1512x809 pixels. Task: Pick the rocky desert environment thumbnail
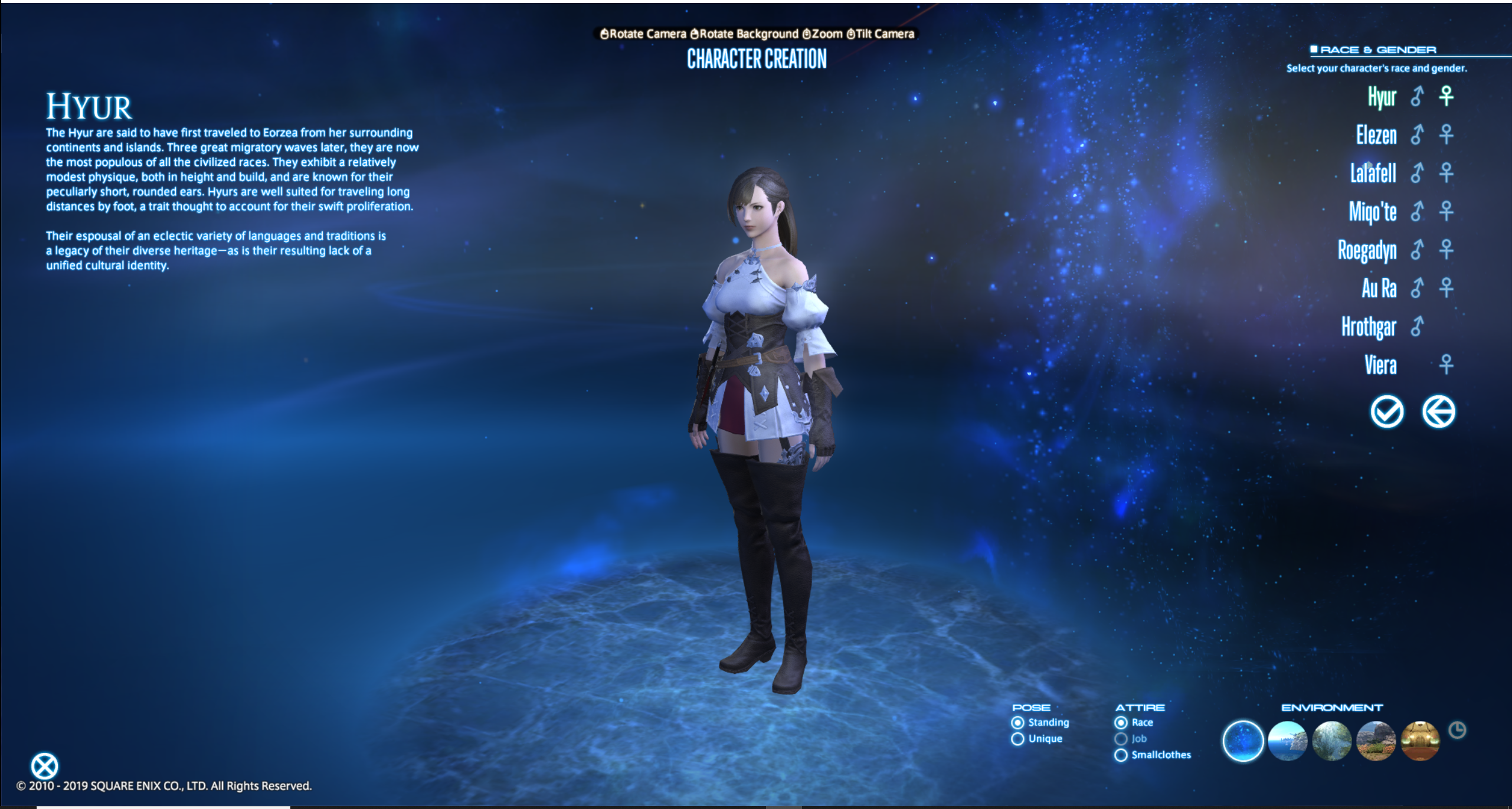(1376, 741)
